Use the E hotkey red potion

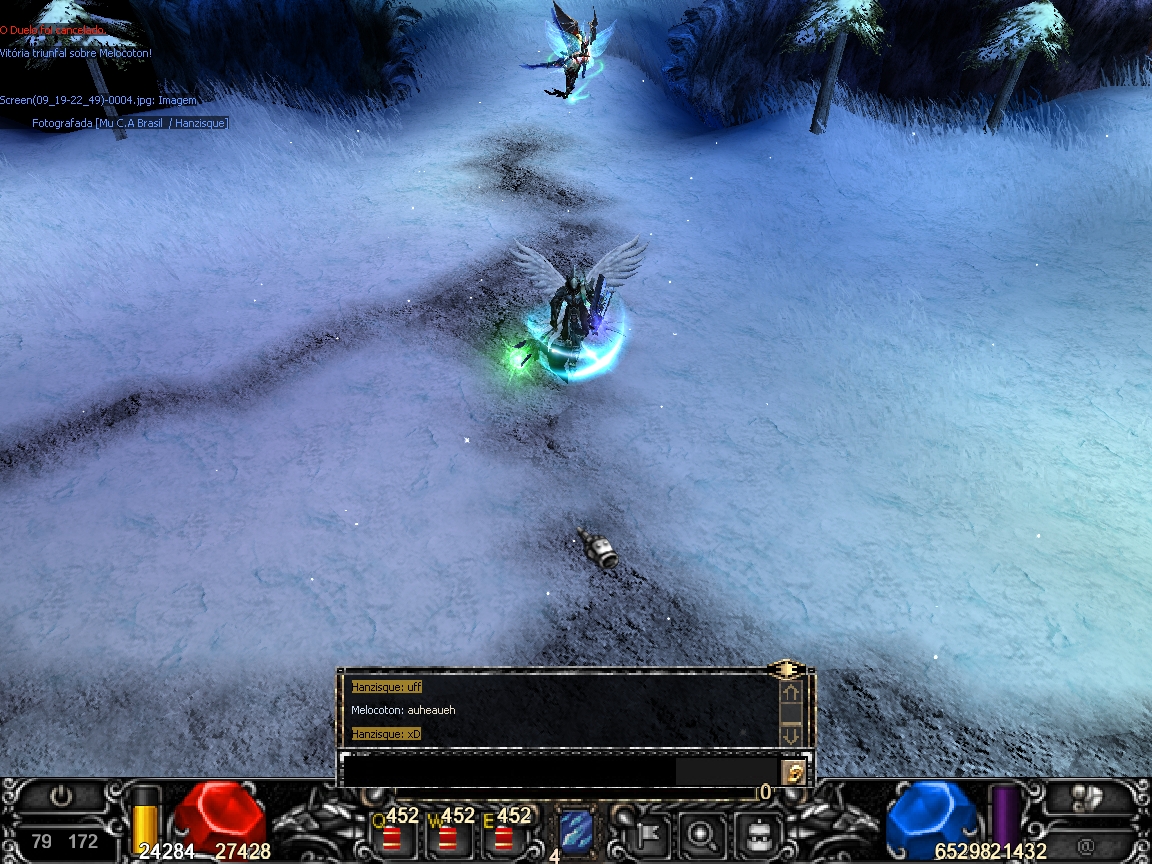tap(503, 836)
